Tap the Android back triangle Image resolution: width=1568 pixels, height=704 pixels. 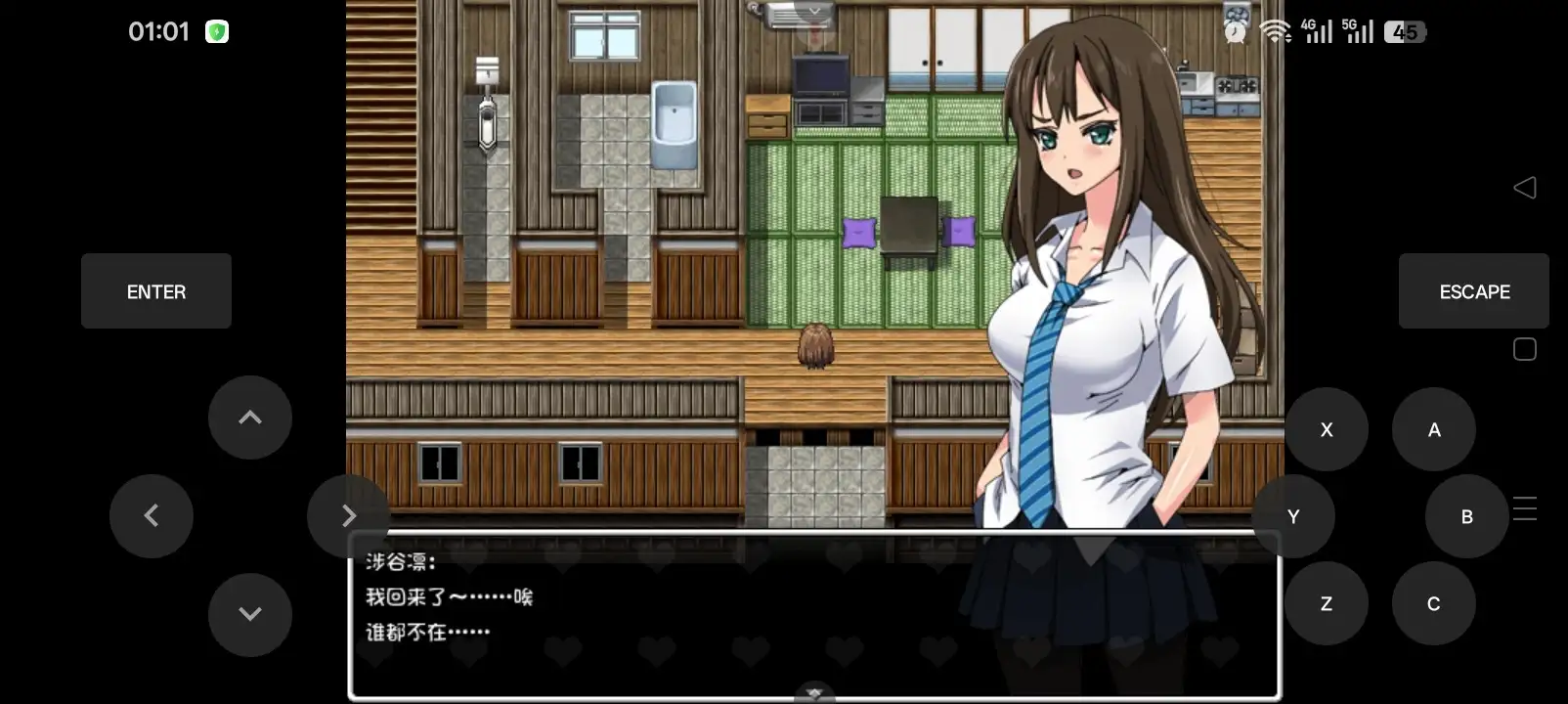click(x=1525, y=188)
